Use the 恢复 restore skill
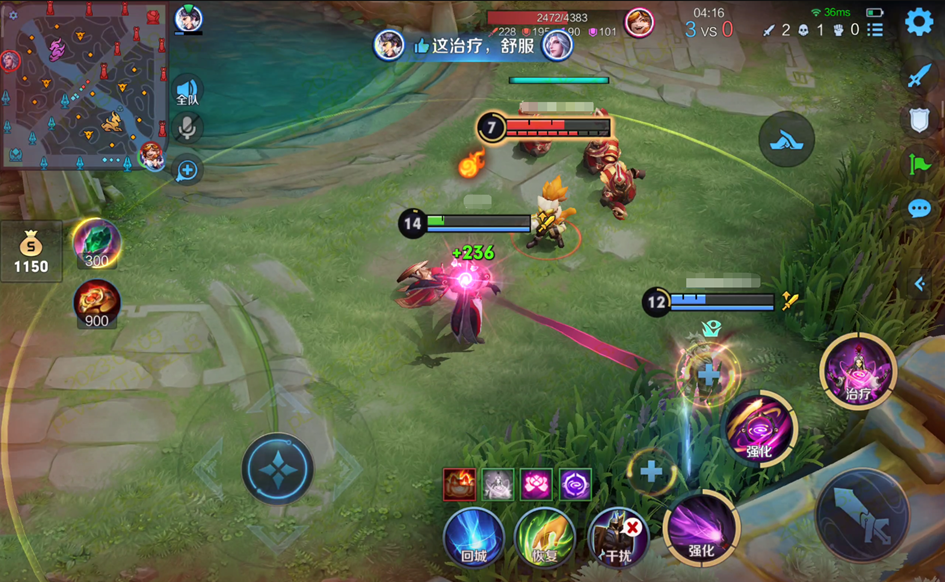This screenshot has height=582, width=945. (x=544, y=537)
